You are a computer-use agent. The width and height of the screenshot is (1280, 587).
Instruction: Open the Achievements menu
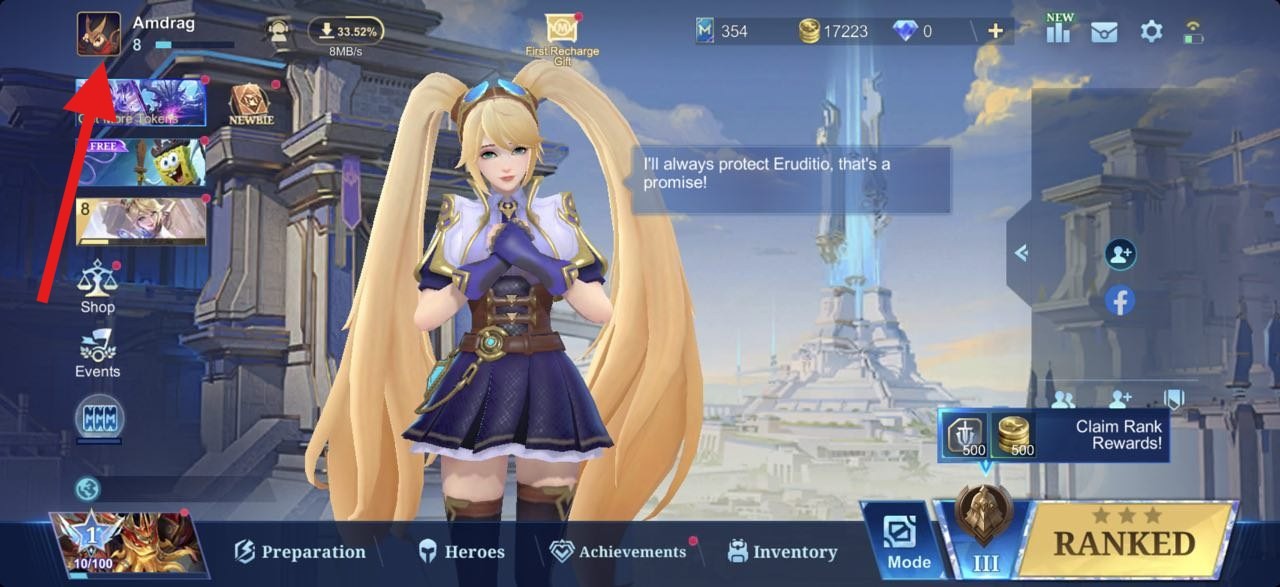619,551
